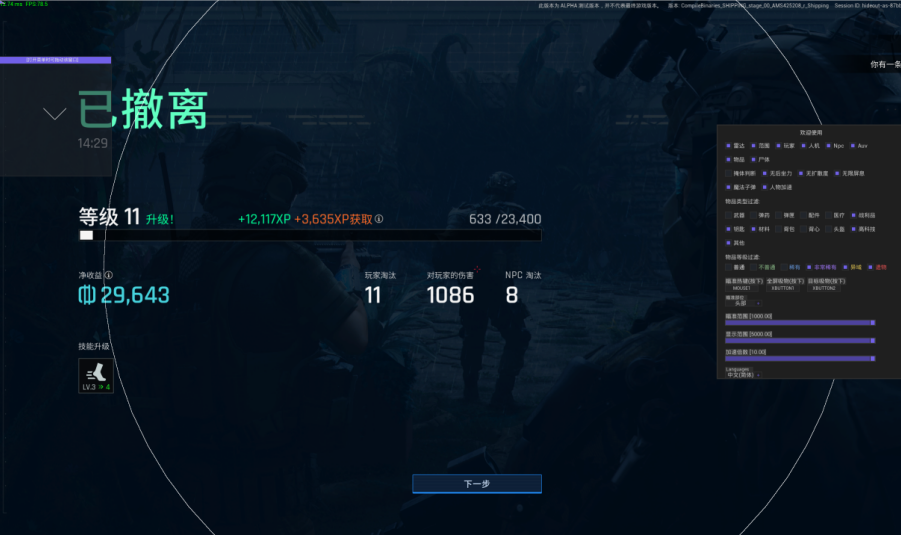The width and height of the screenshot is (901, 535).
Task: Open the Languages dropdown in the overlay panel
Action: click(742, 375)
